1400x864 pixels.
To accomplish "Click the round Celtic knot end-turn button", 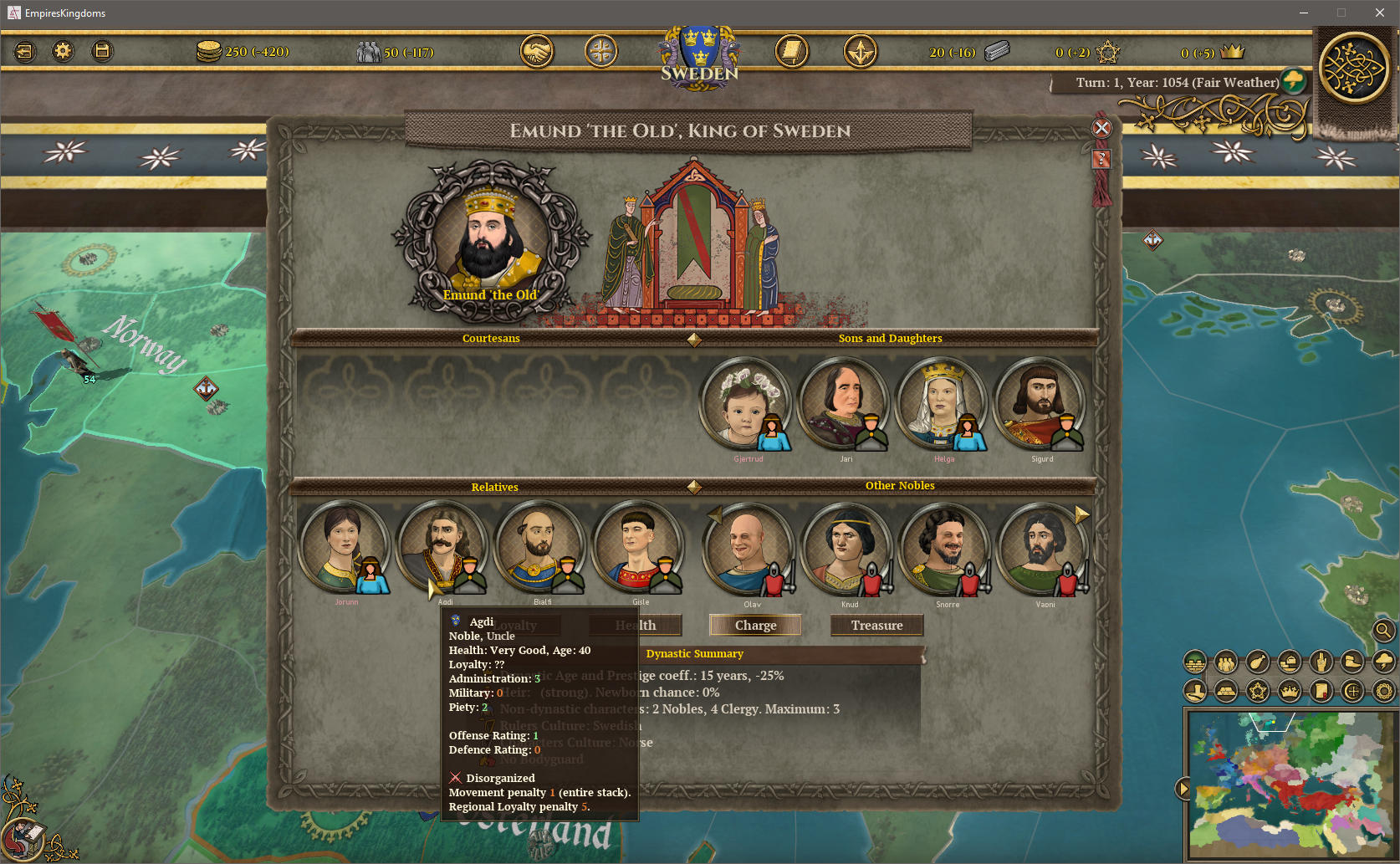I will click(1354, 68).
